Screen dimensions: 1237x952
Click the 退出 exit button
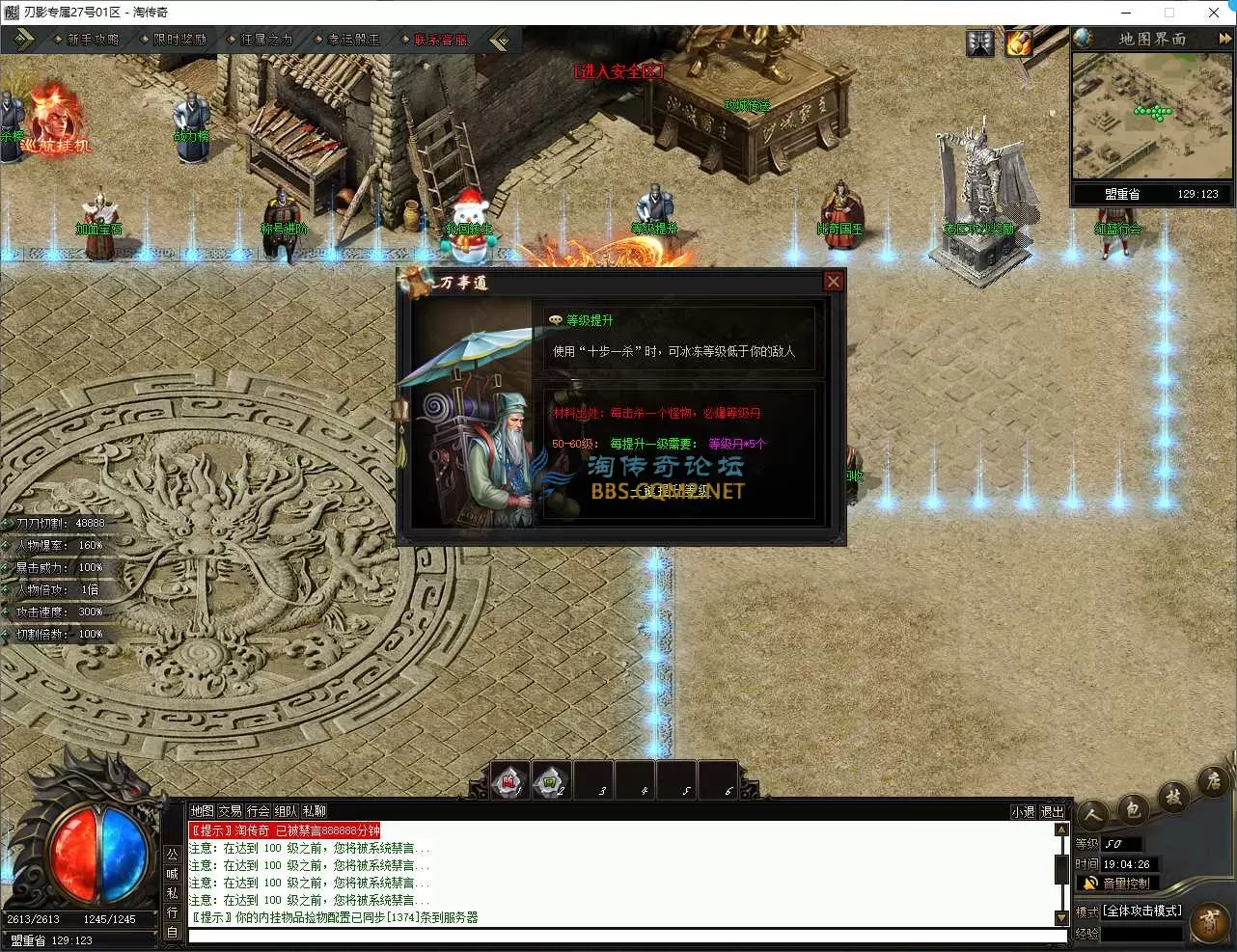pyautogui.click(x=1053, y=812)
